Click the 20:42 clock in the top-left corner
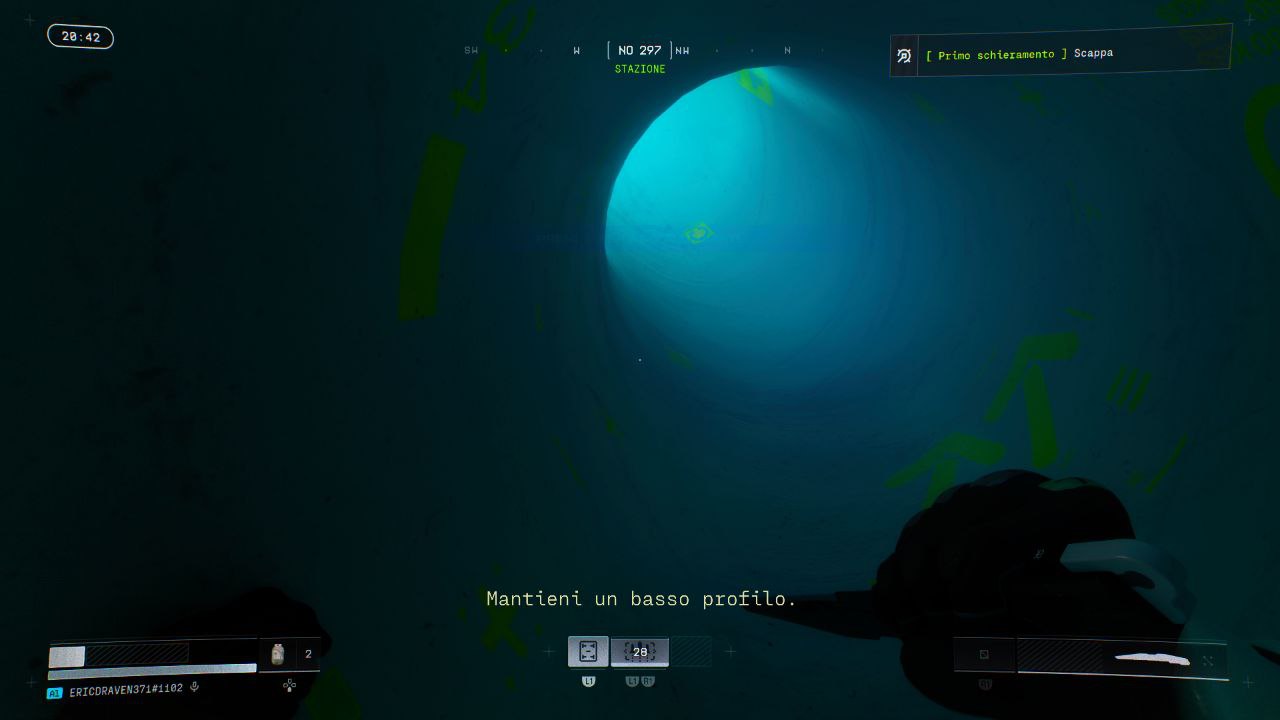 [80, 36]
